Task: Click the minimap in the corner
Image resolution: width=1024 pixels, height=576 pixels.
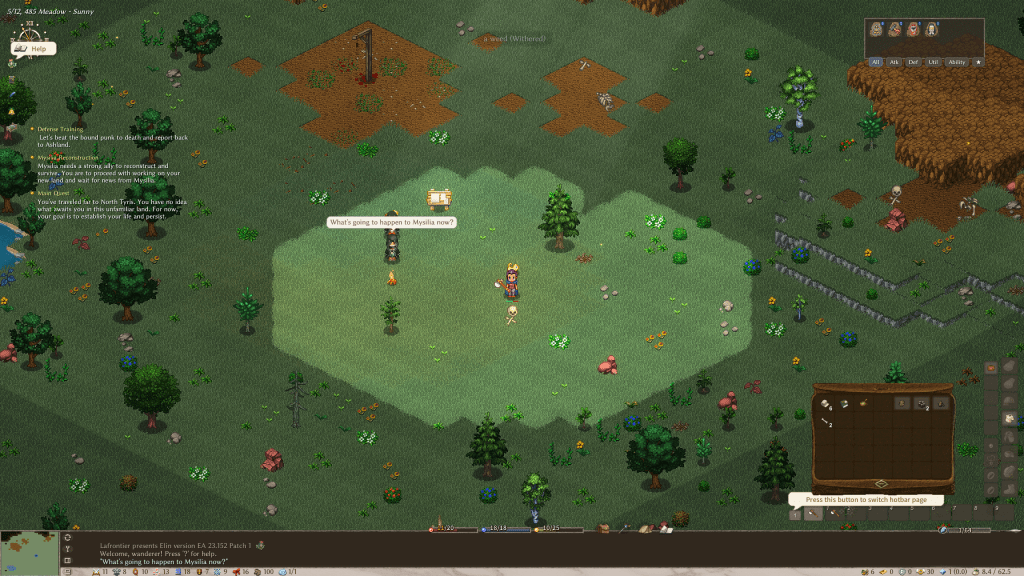Action: tap(28, 553)
